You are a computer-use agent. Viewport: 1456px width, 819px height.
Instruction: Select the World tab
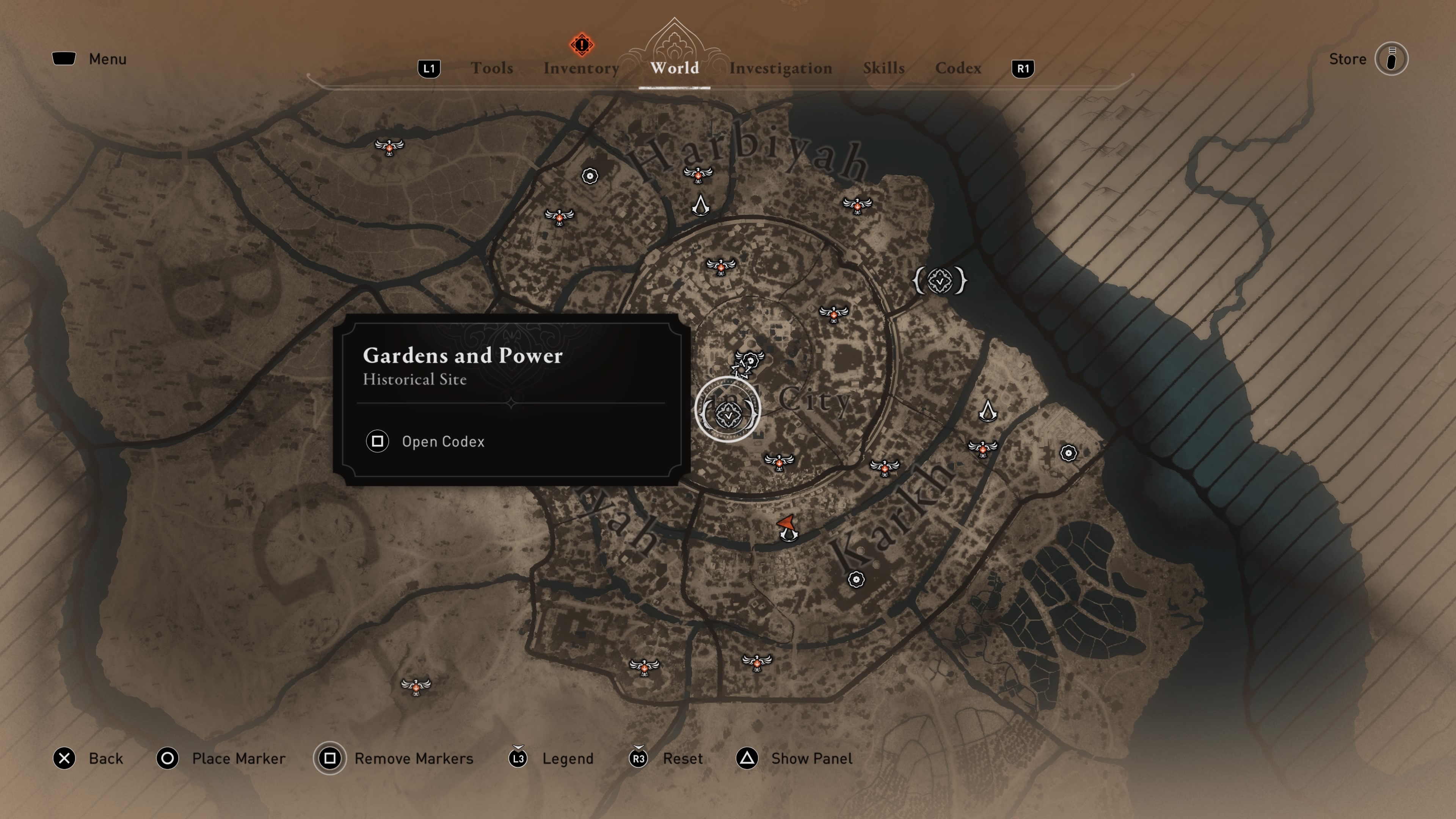[x=674, y=68]
